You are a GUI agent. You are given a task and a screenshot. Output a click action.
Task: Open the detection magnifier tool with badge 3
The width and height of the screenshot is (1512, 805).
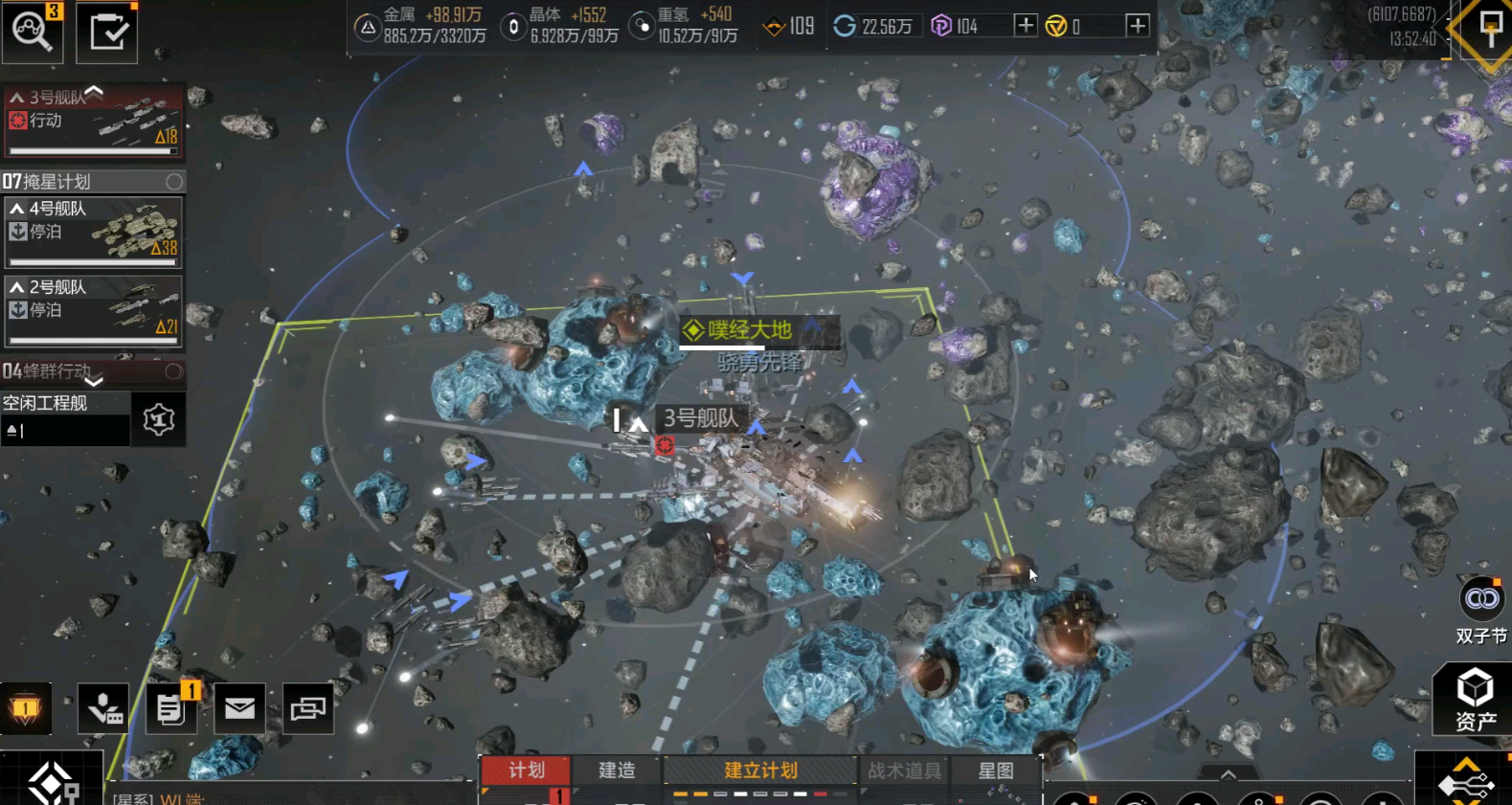tap(33, 32)
